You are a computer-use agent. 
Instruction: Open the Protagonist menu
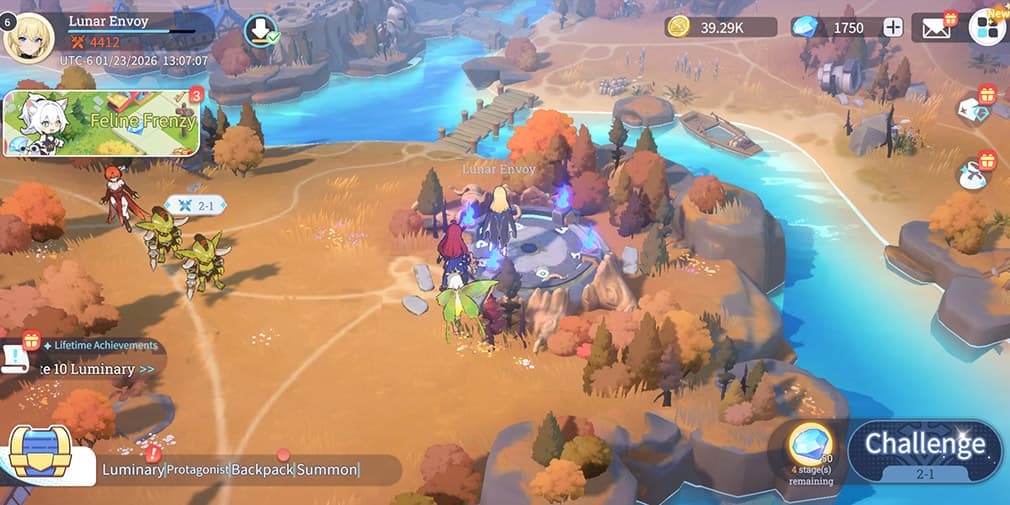[x=198, y=469]
